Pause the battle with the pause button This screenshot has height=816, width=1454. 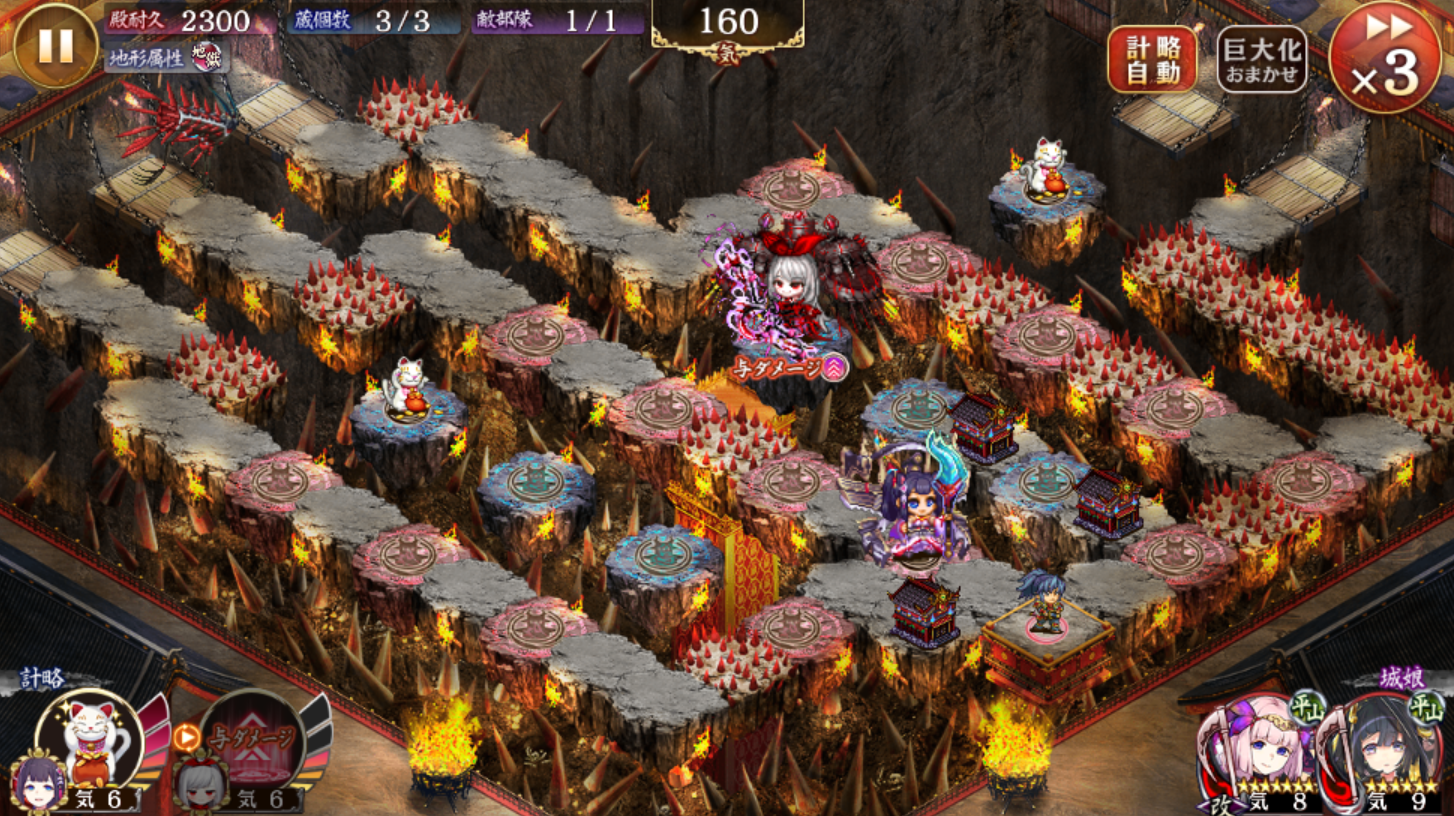55,45
